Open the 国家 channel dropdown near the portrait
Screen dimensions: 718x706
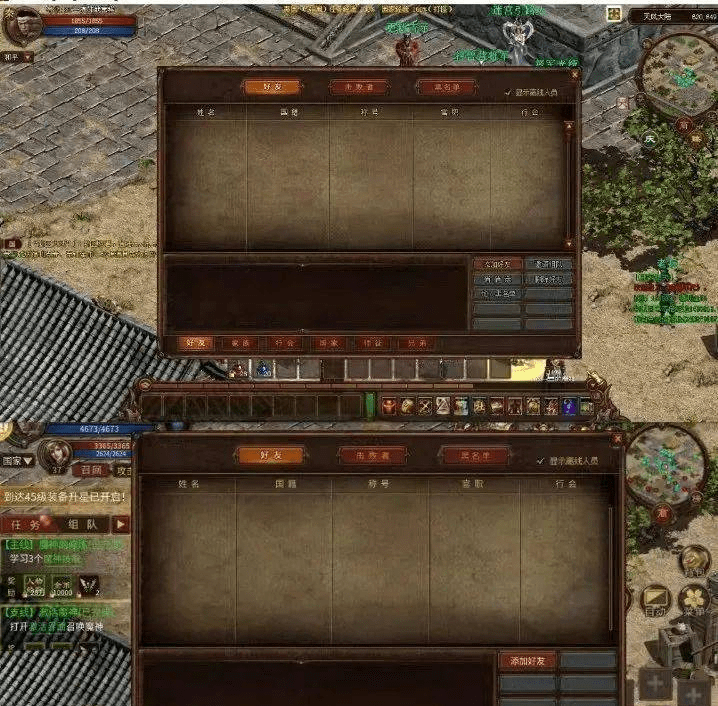point(20,461)
